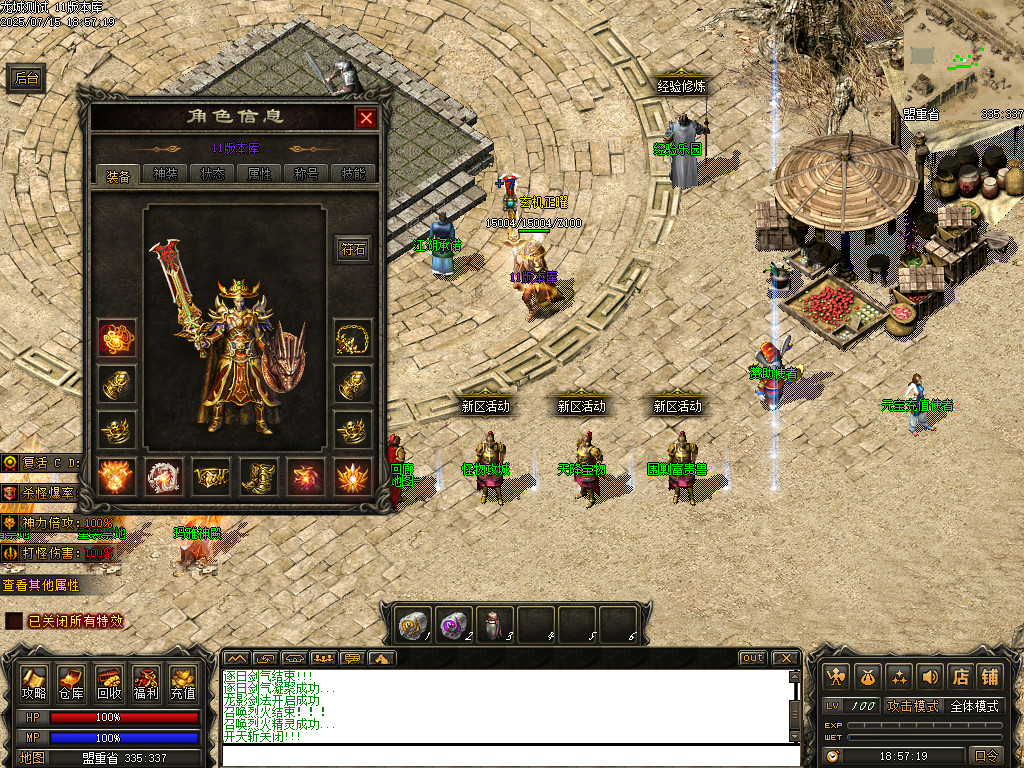1024x768 pixels.
Task: Switch to the 技能 skills tab
Action: click(x=353, y=175)
